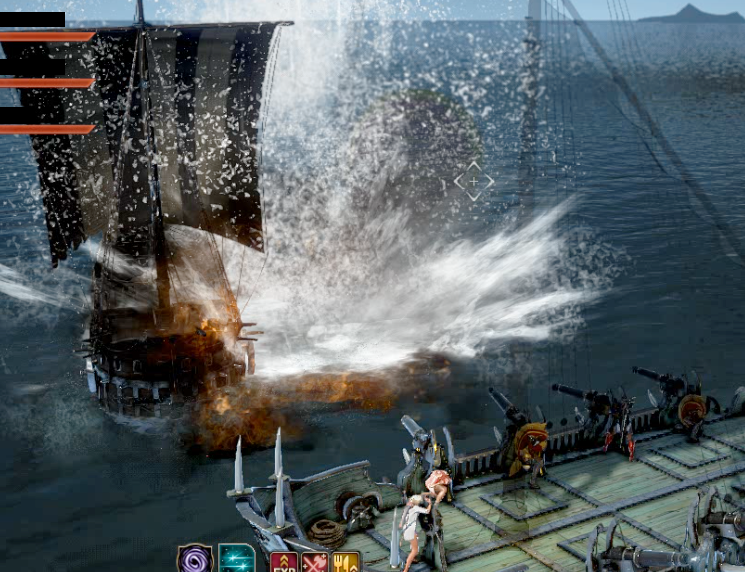Select the red EXP boost buff icon
This screenshot has width=745, height=572.
(284, 562)
